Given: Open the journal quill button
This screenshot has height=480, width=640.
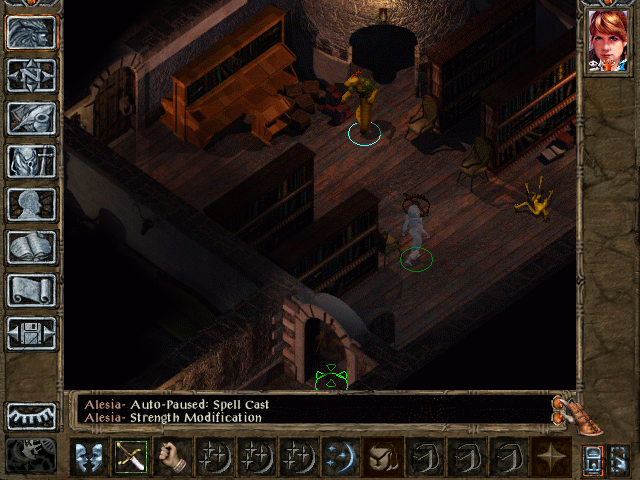Looking at the screenshot, I should point(32,118).
